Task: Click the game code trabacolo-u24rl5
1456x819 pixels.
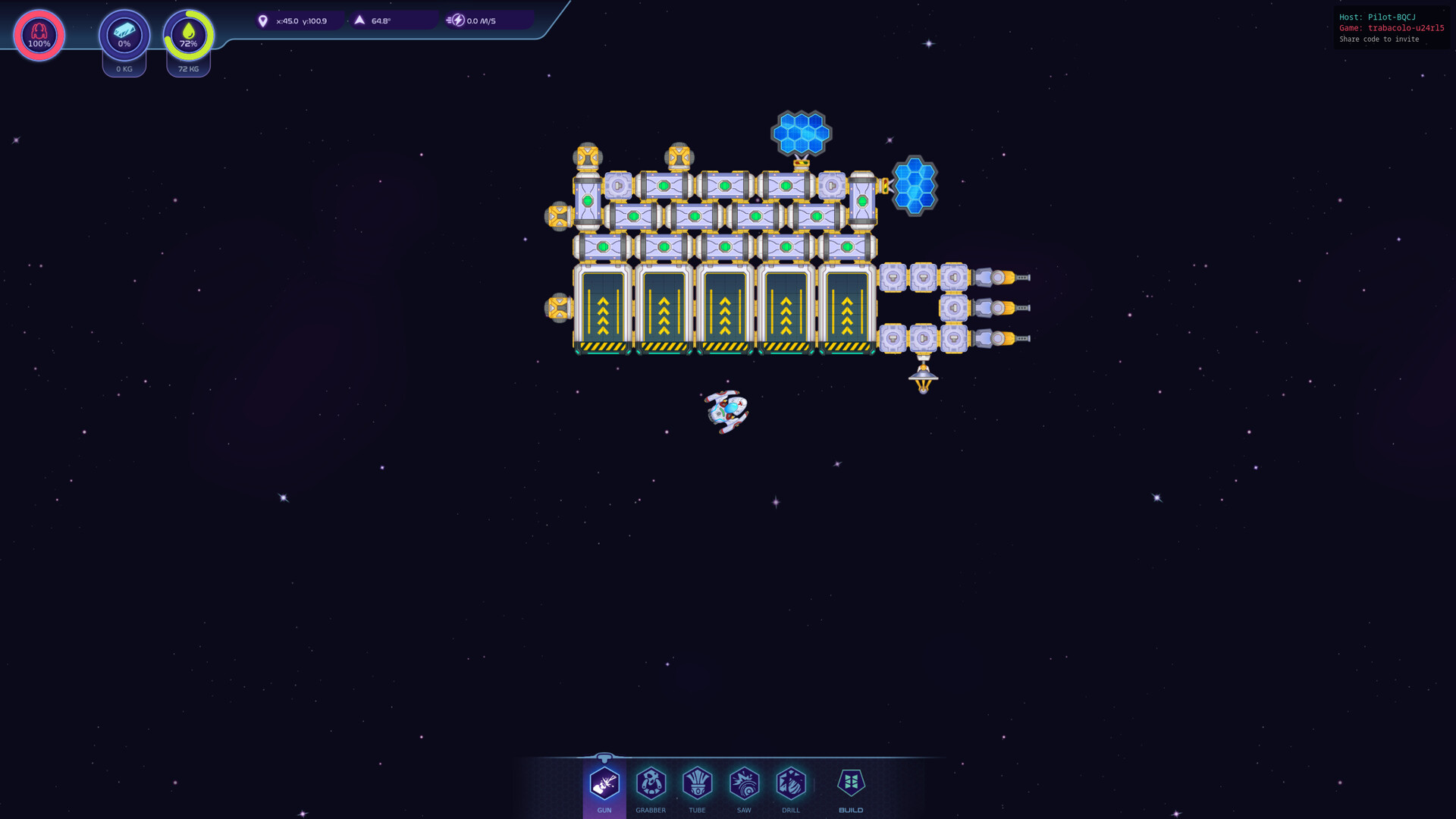Action: pyautogui.click(x=1405, y=28)
